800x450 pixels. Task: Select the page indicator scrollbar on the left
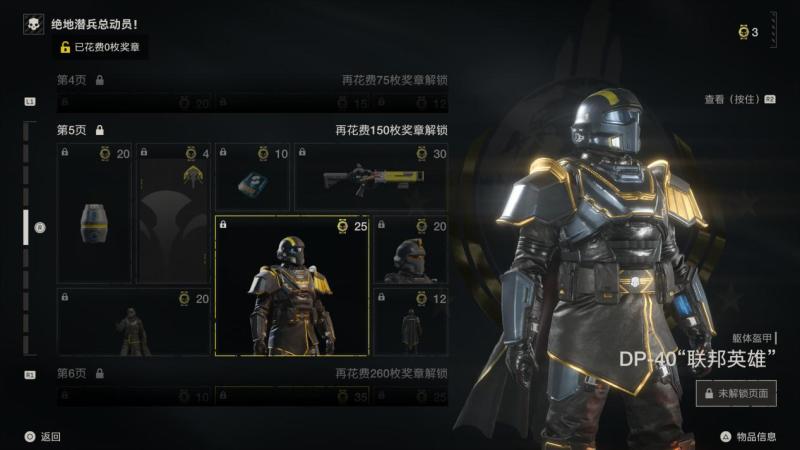click(27, 228)
